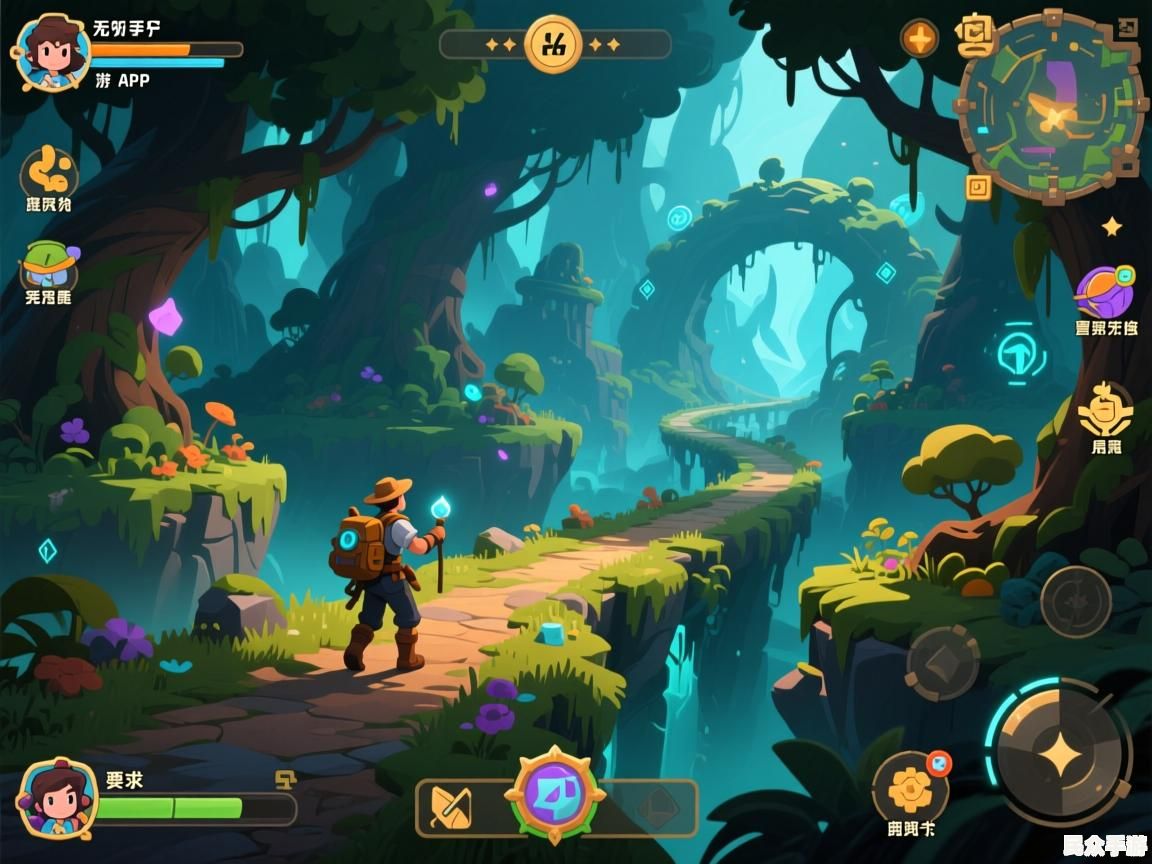Screen dimensions: 1152x864
Task: Click the small gold star under the minimap
Action: coord(1111,227)
